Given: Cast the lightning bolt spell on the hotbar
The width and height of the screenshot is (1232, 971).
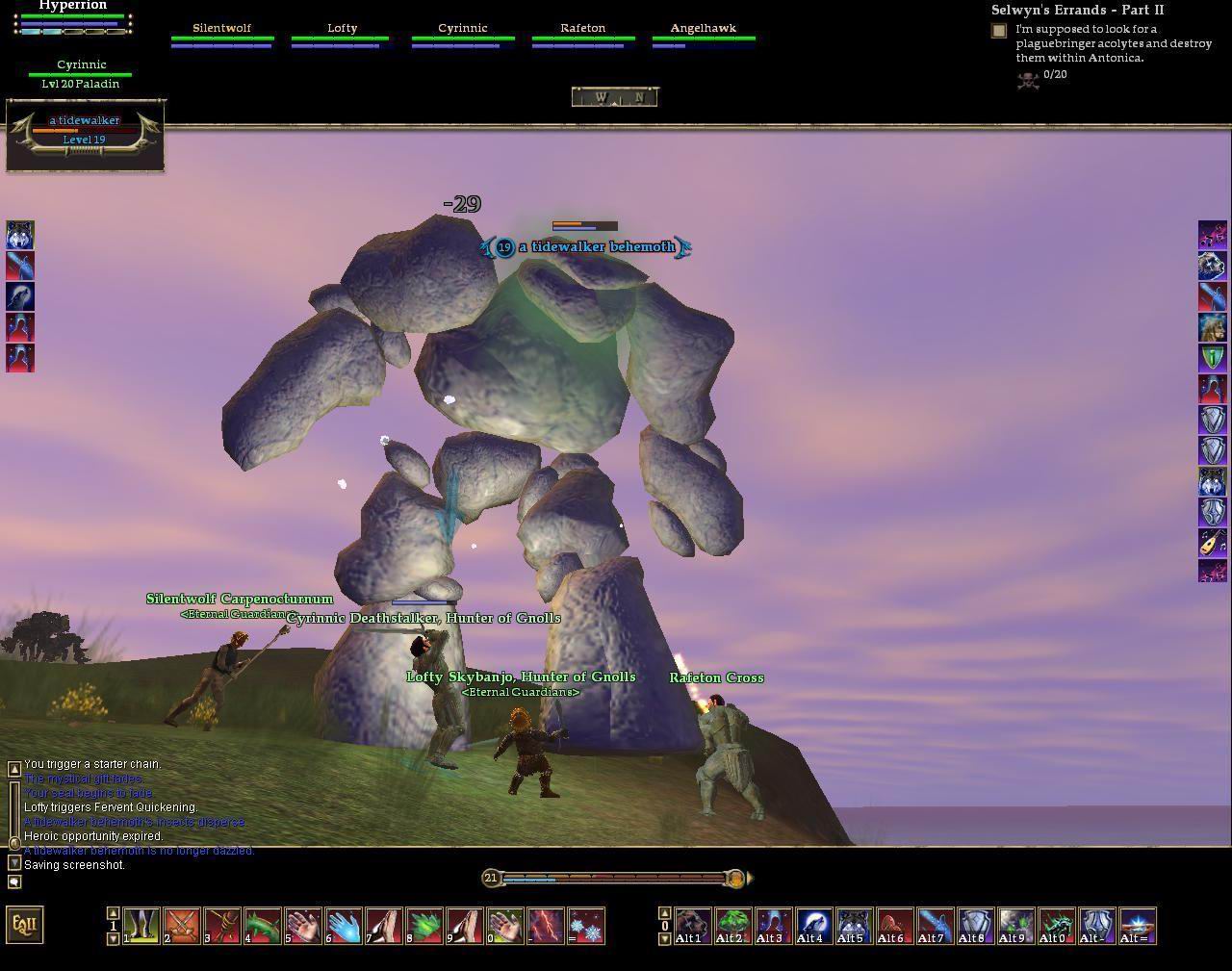Looking at the screenshot, I should (x=545, y=926).
